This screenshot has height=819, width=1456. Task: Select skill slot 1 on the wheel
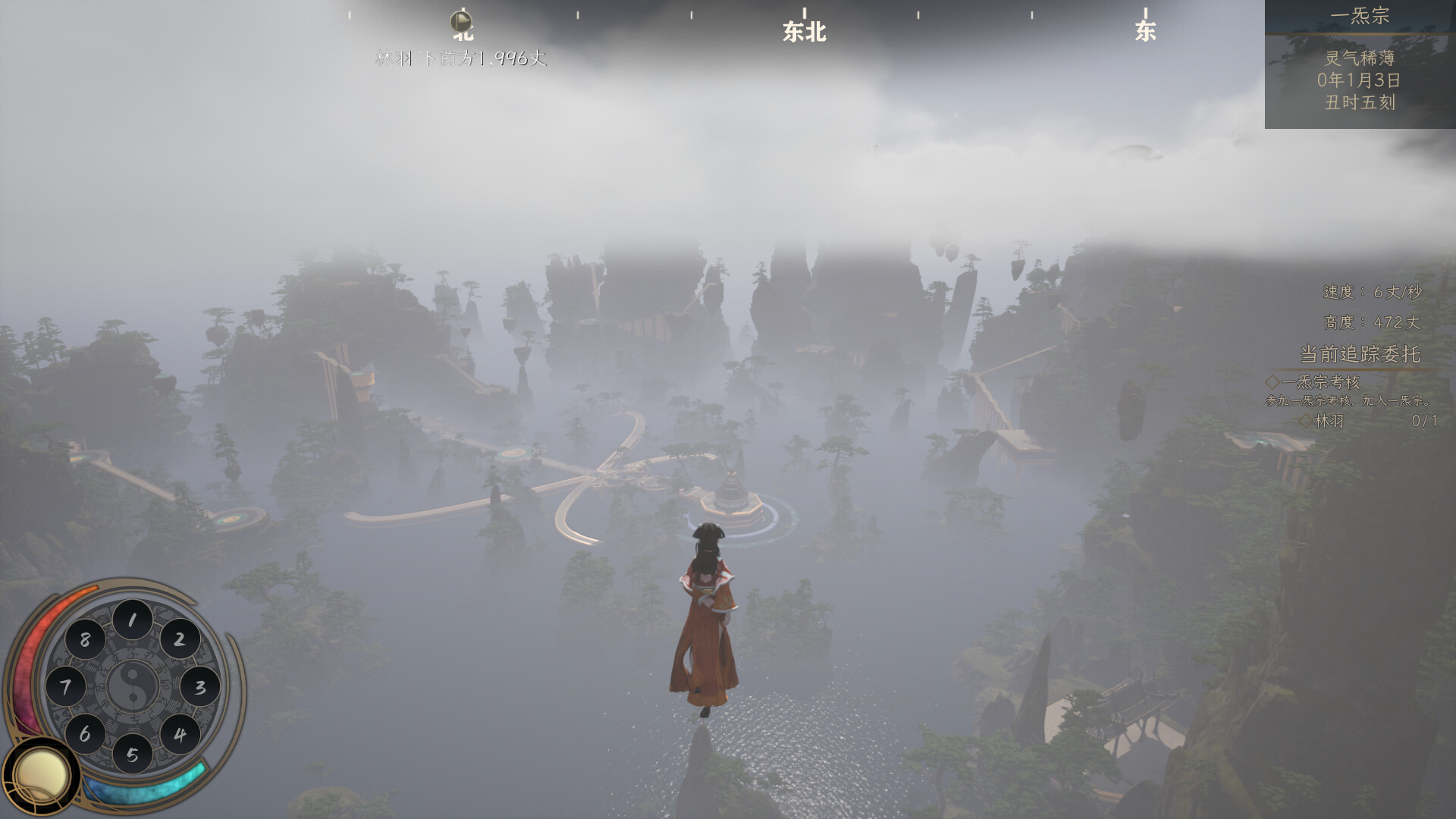point(132,620)
